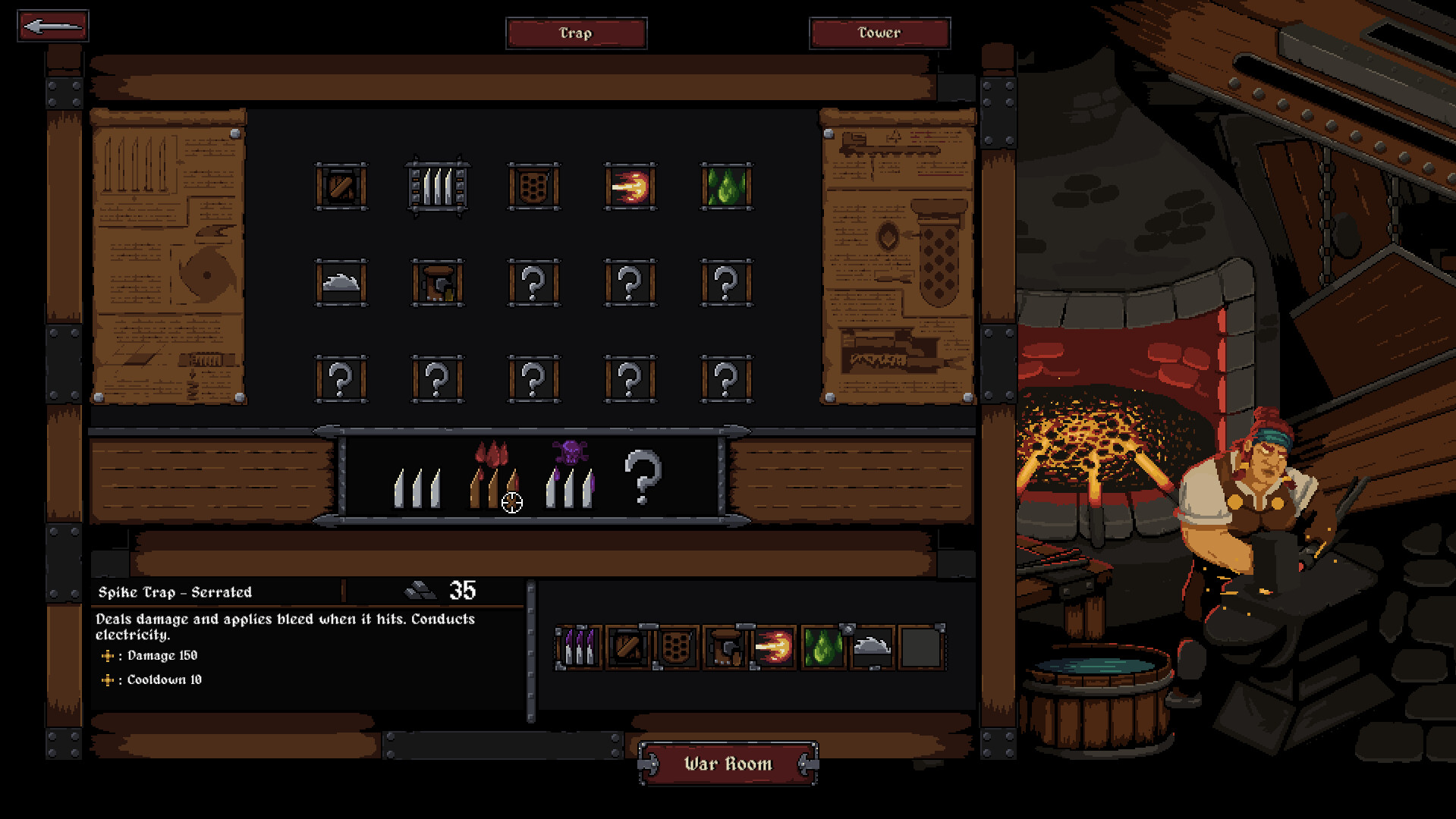Switch to the Trap tab

point(576,33)
